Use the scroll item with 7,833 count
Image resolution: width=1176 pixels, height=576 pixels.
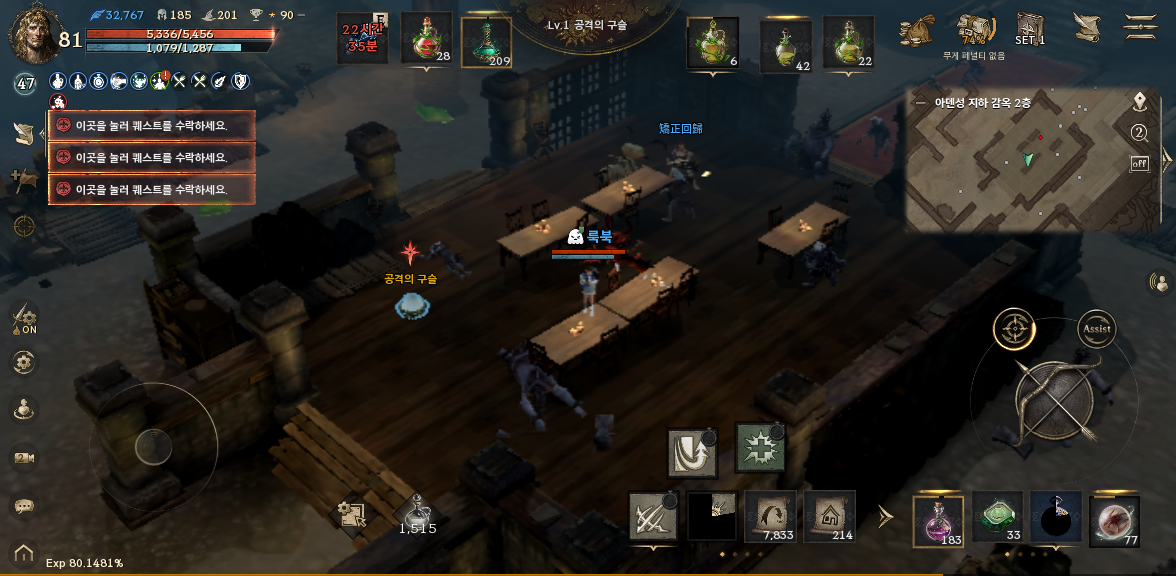tap(771, 516)
